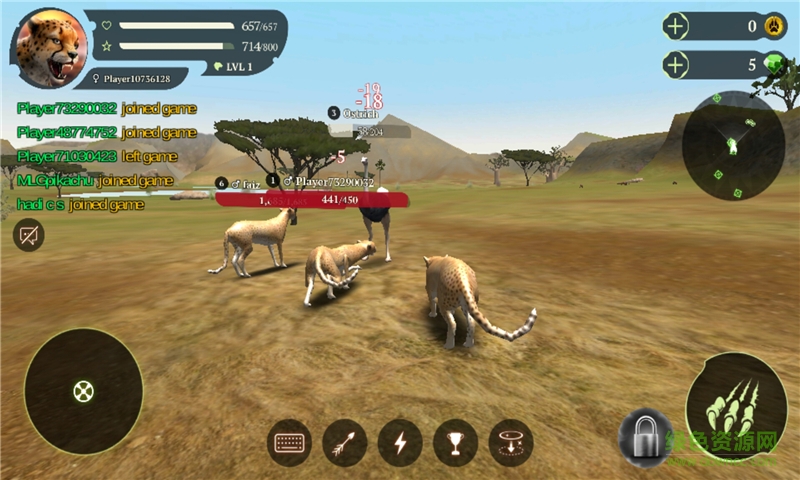Select the arrow icon button
This screenshot has height=480, width=800.
click(x=345, y=441)
